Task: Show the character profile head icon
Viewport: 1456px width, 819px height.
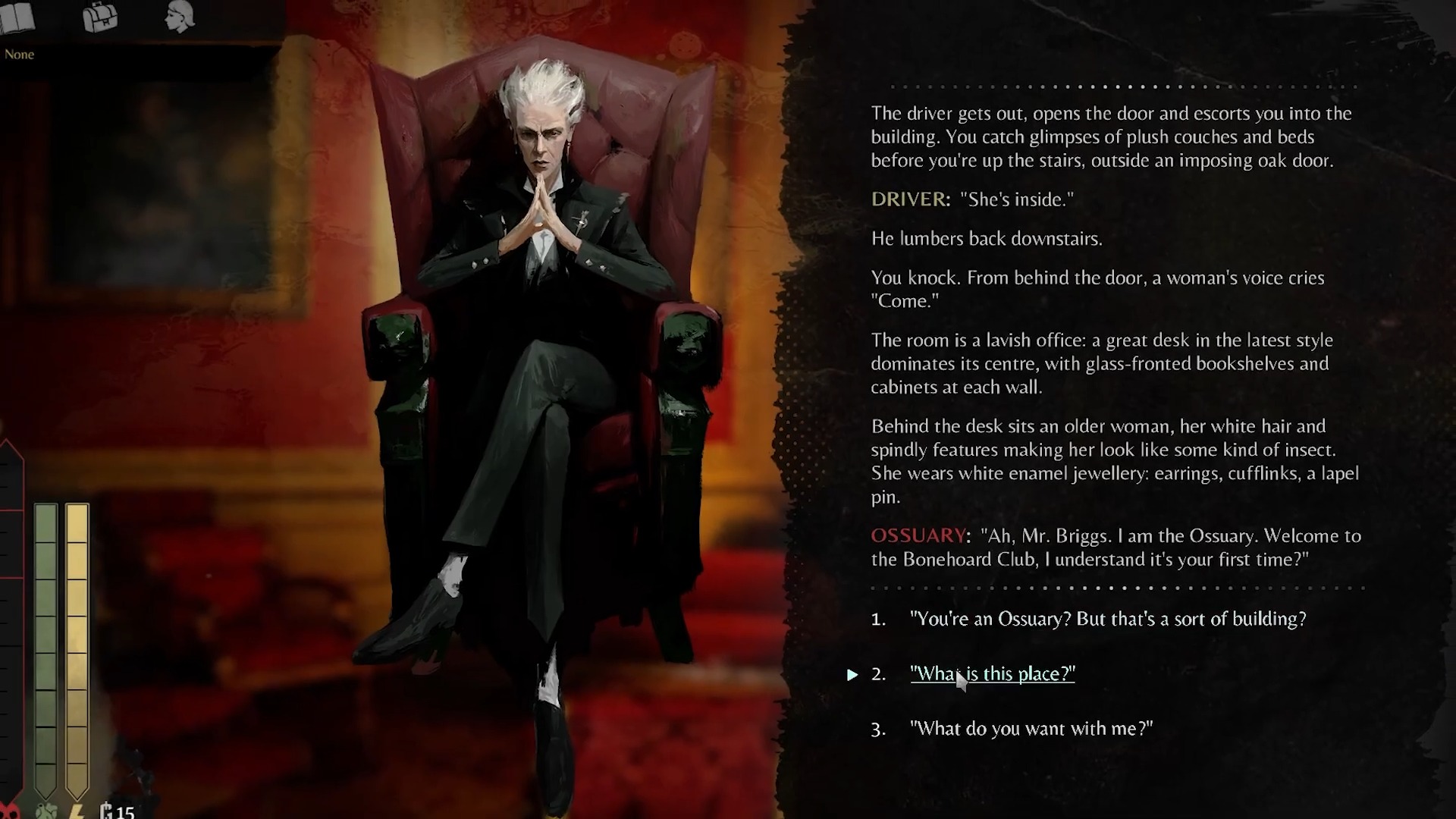Action: click(180, 17)
